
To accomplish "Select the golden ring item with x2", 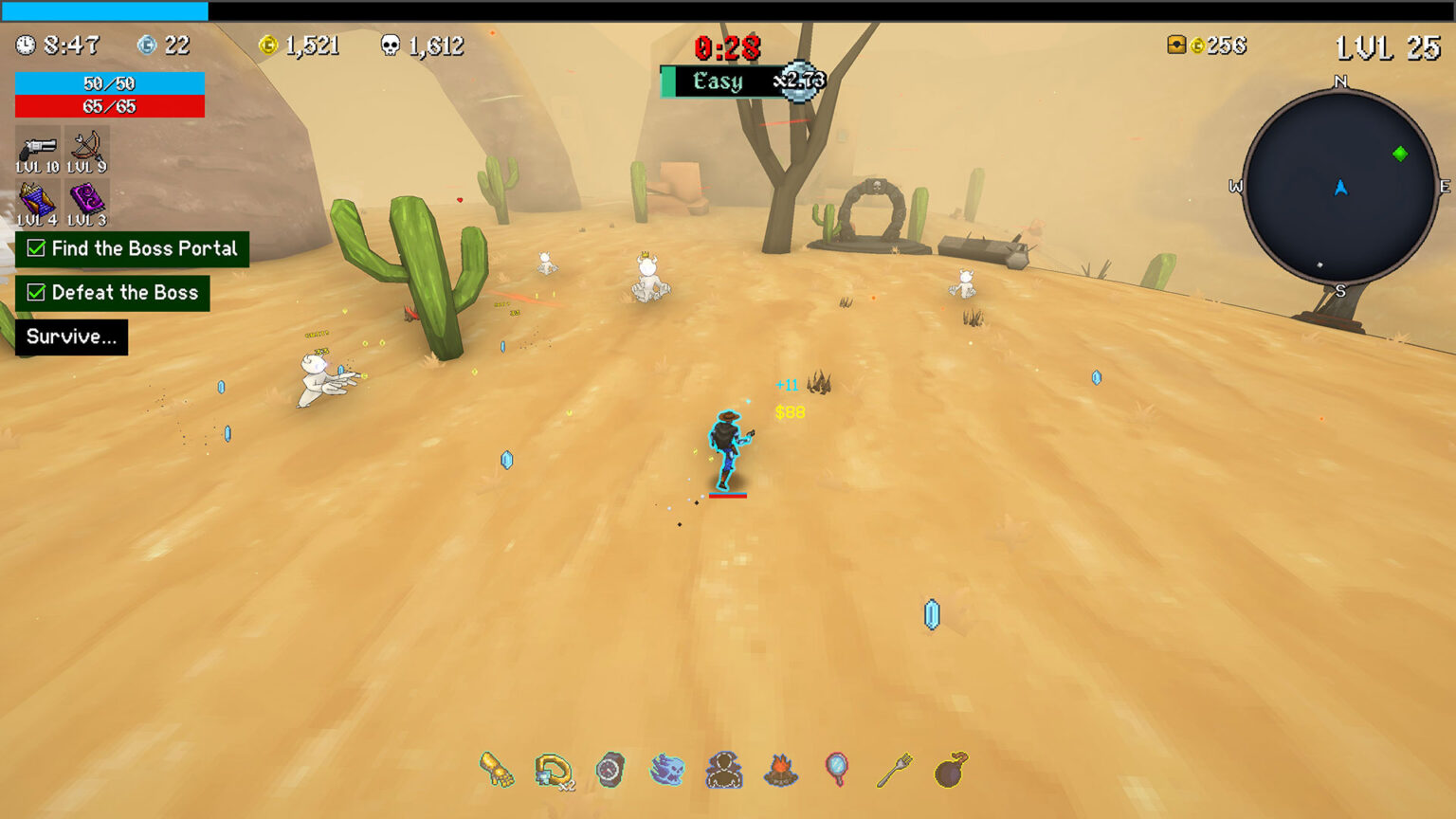I will tap(553, 770).
